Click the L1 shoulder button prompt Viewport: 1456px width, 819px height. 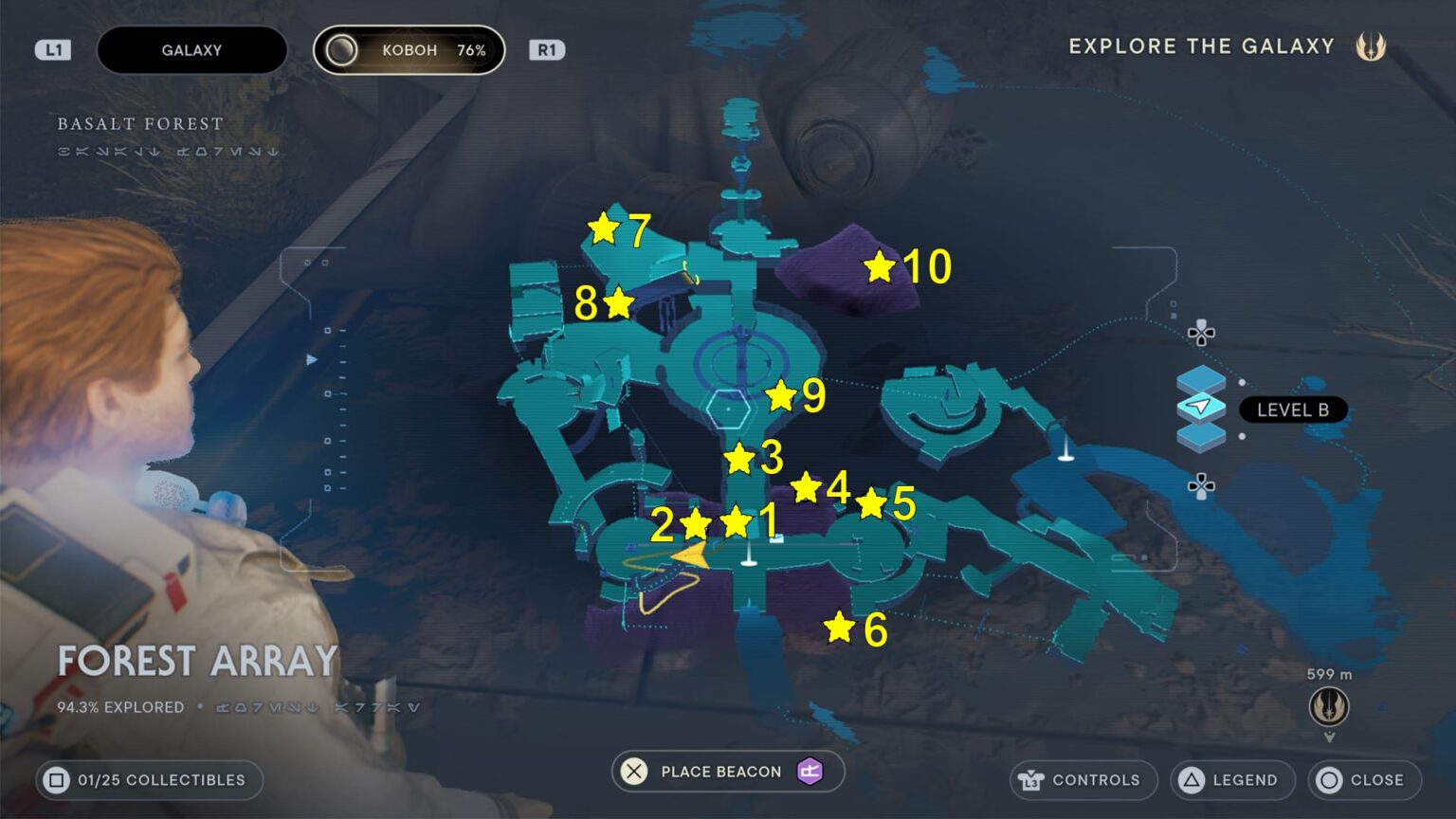pyautogui.click(x=54, y=49)
